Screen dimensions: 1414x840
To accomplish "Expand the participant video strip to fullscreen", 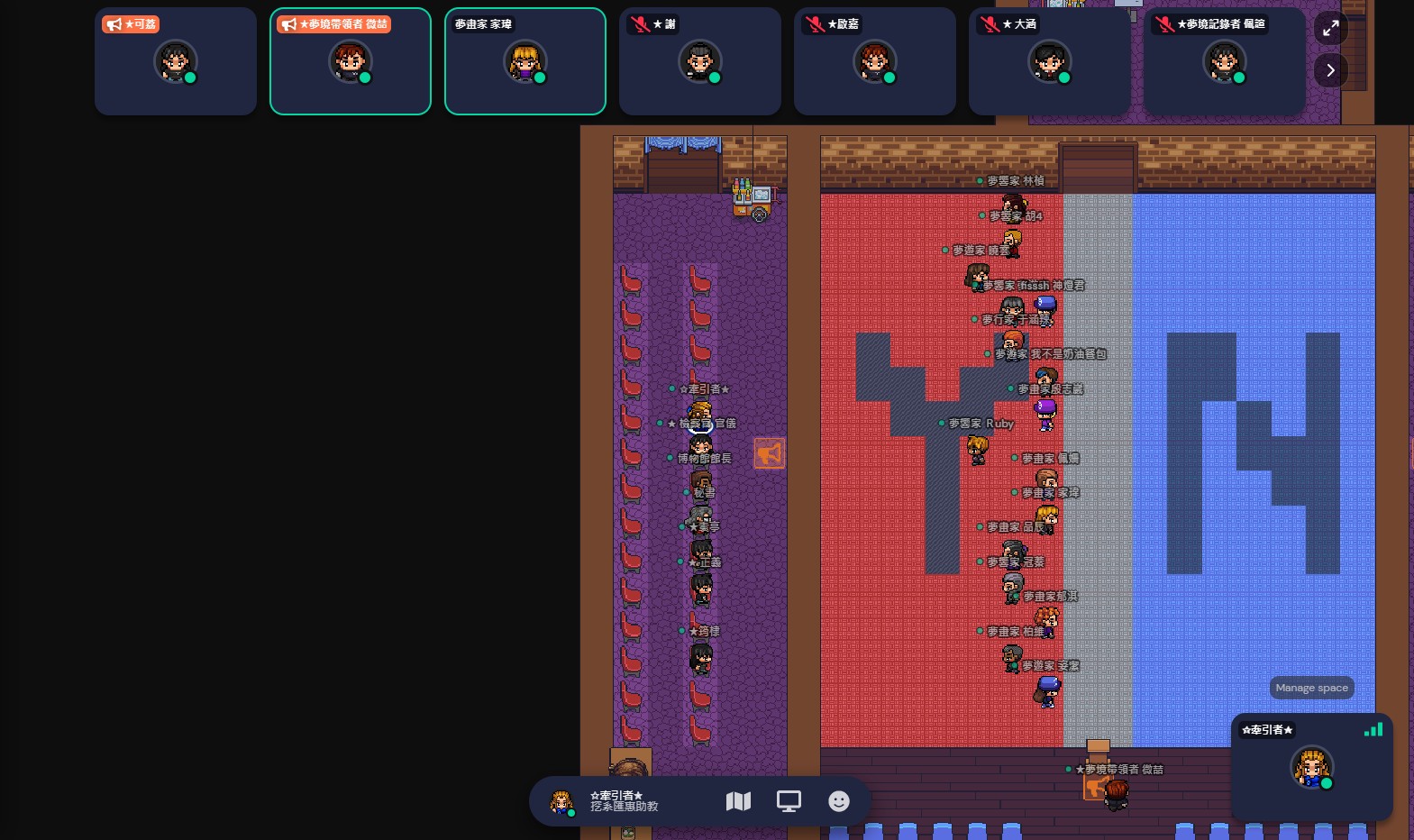I will point(1330,28).
